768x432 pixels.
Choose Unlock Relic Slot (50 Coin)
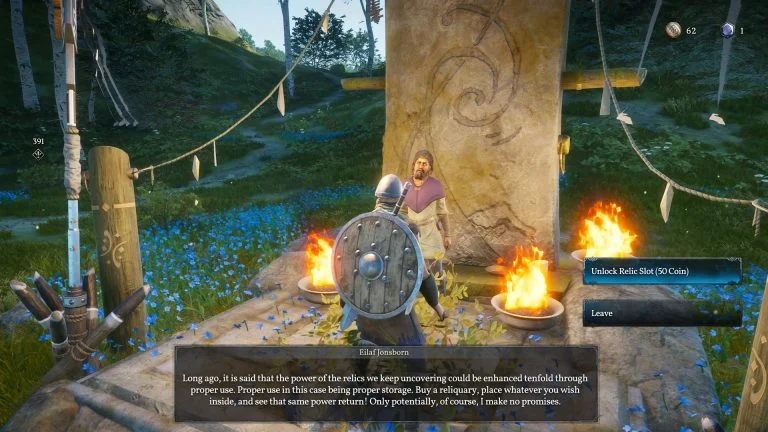click(662, 272)
